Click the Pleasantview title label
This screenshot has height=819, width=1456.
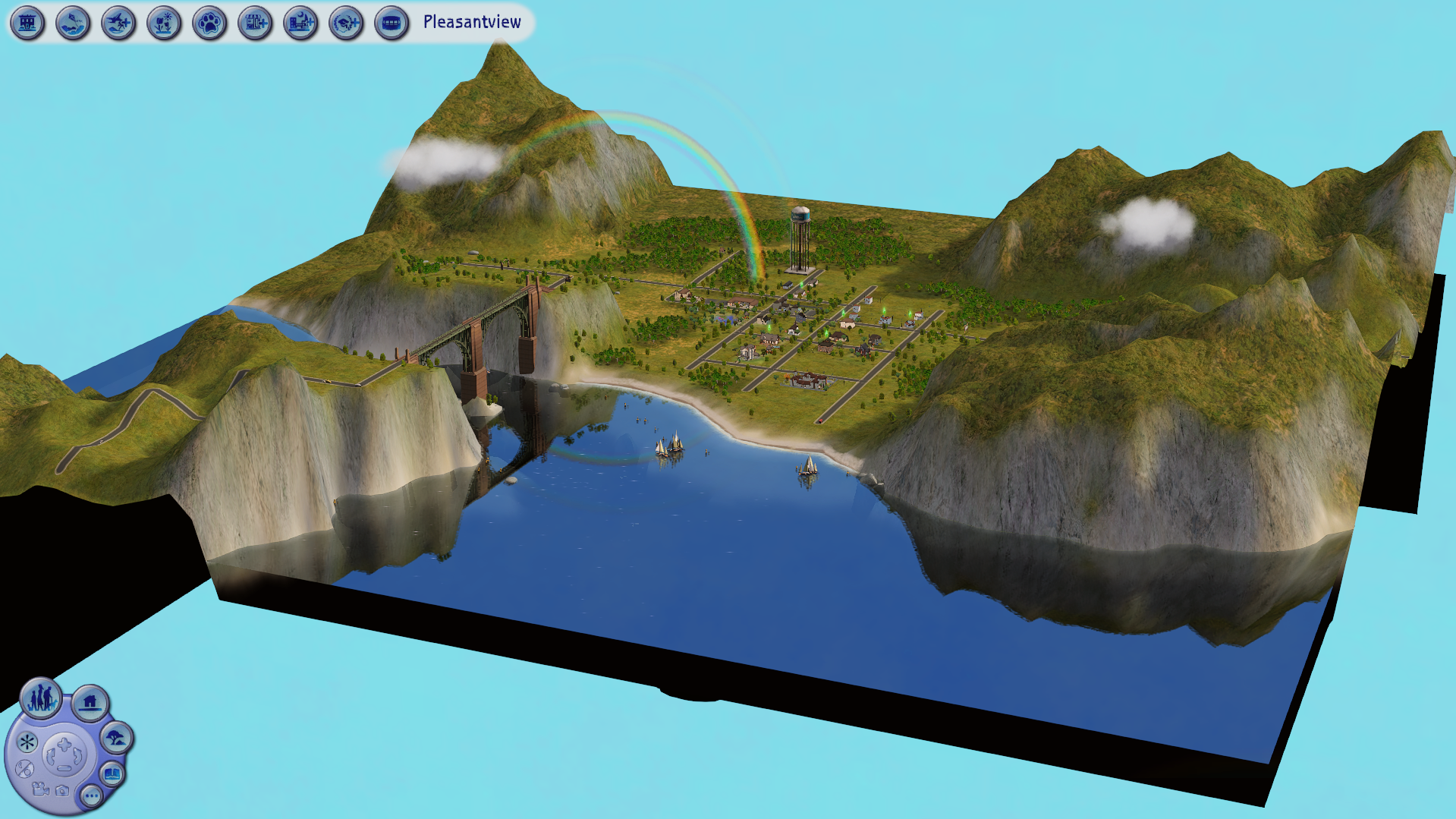[x=471, y=22]
